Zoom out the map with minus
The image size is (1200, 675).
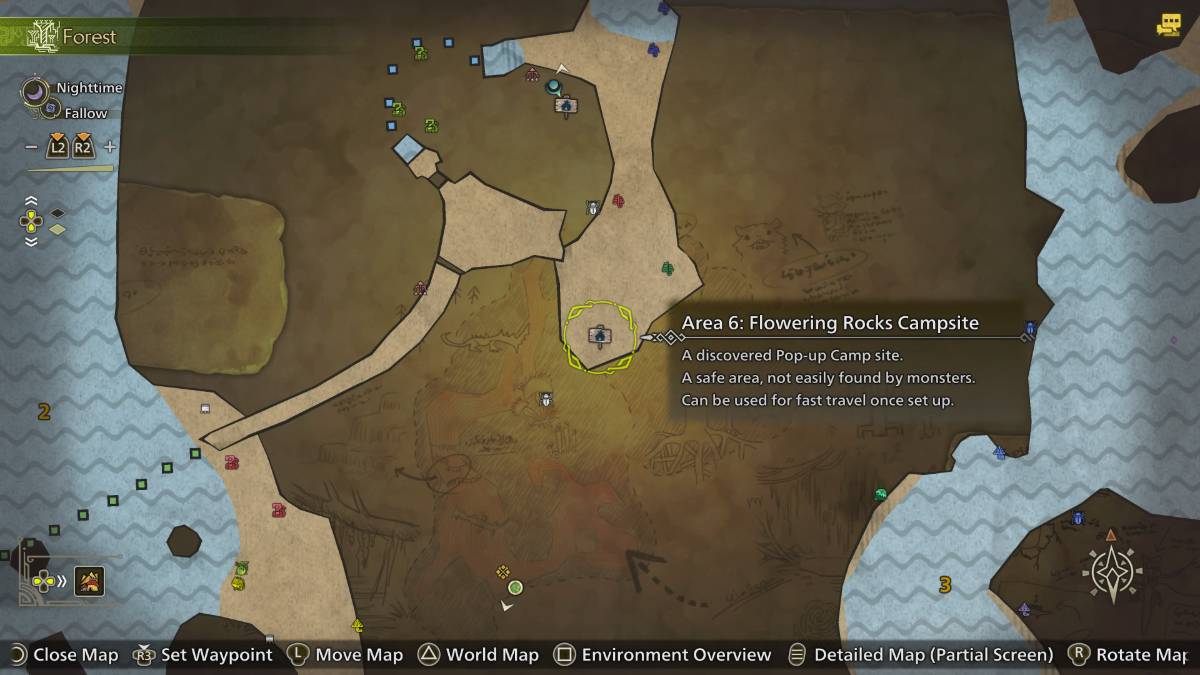point(31,147)
